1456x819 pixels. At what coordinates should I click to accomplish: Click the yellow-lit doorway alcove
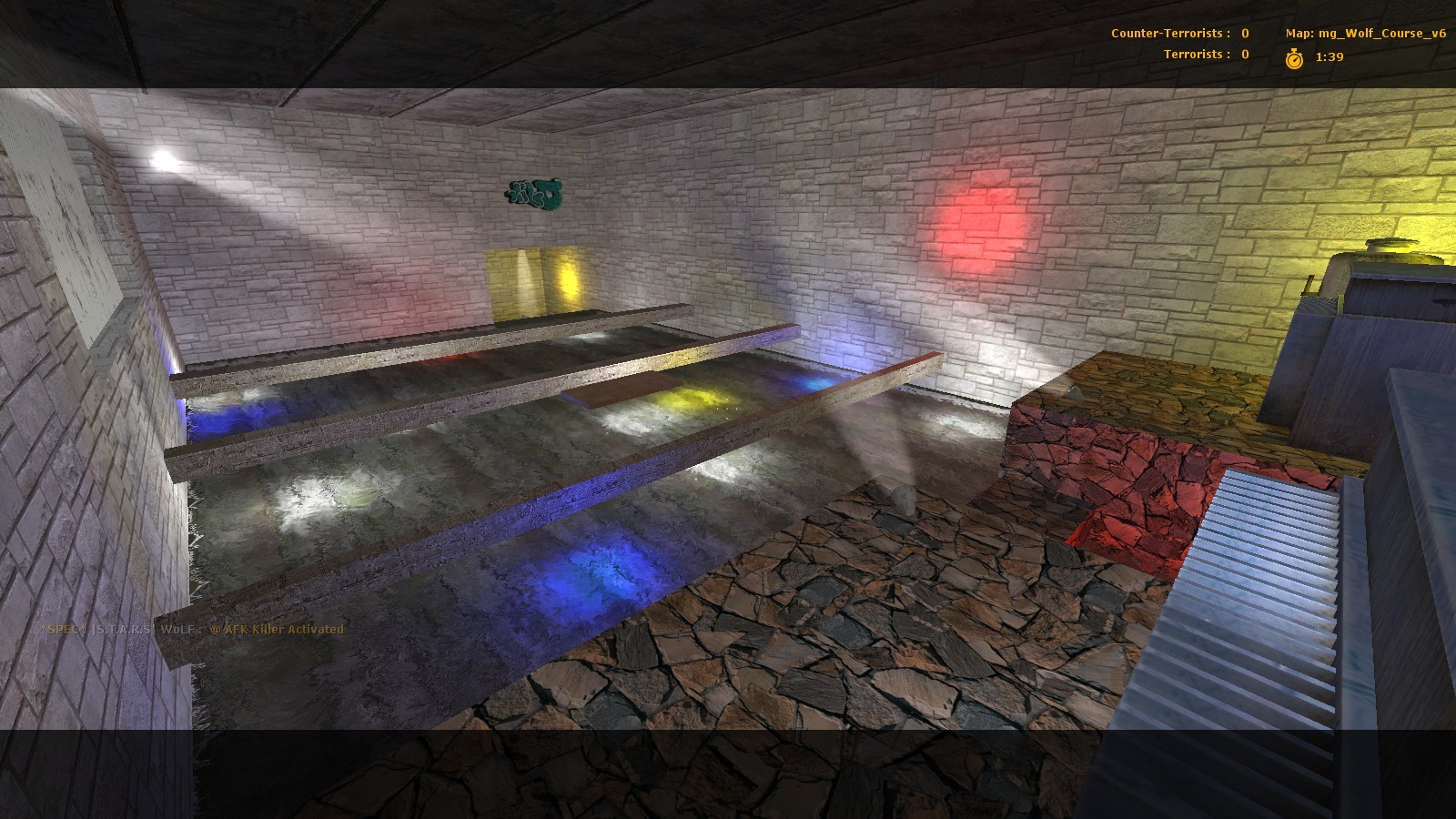coord(537,282)
